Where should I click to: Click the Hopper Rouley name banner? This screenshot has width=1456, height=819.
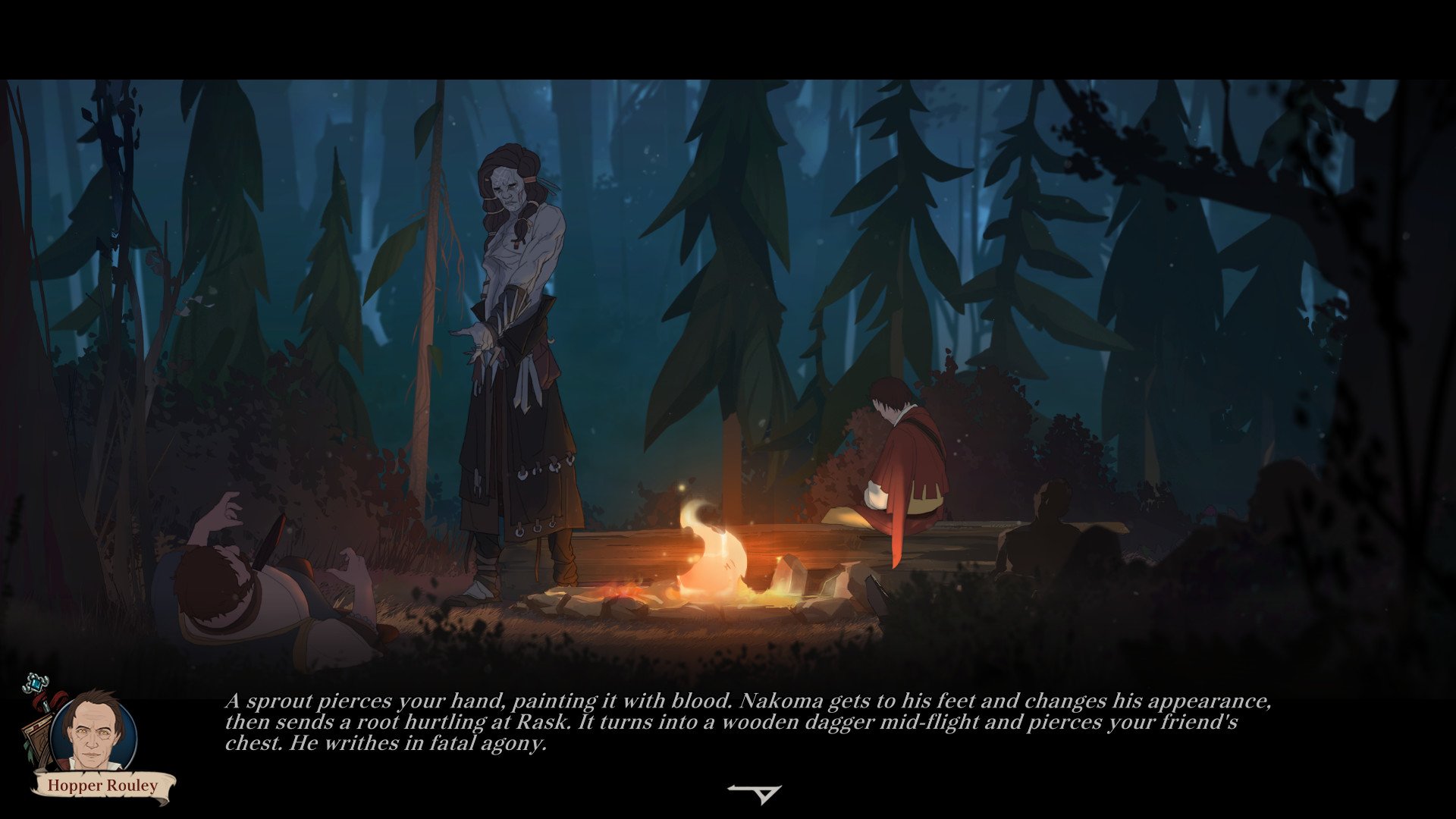point(102,785)
